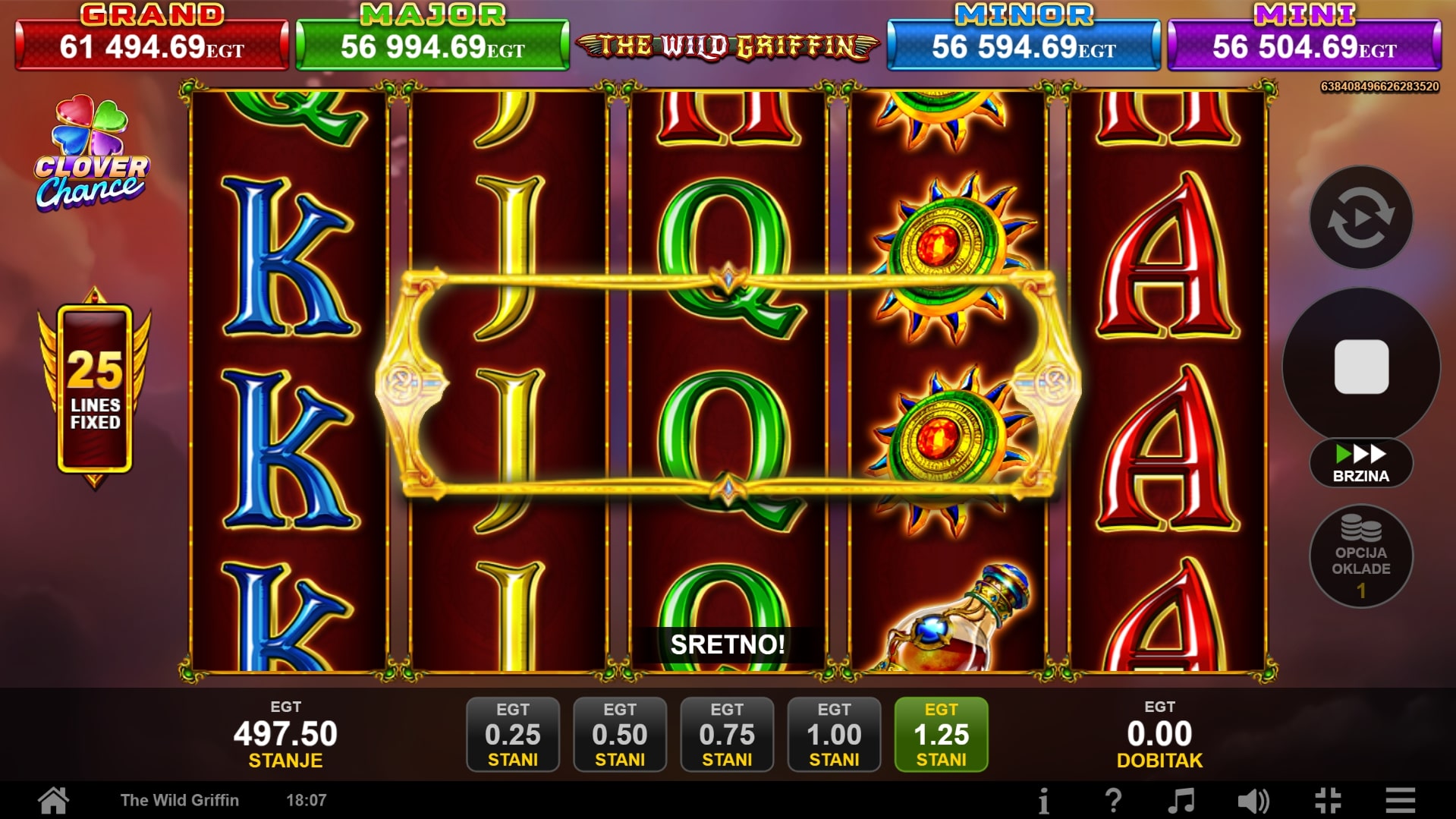Open the info paytable icon

click(x=1044, y=800)
